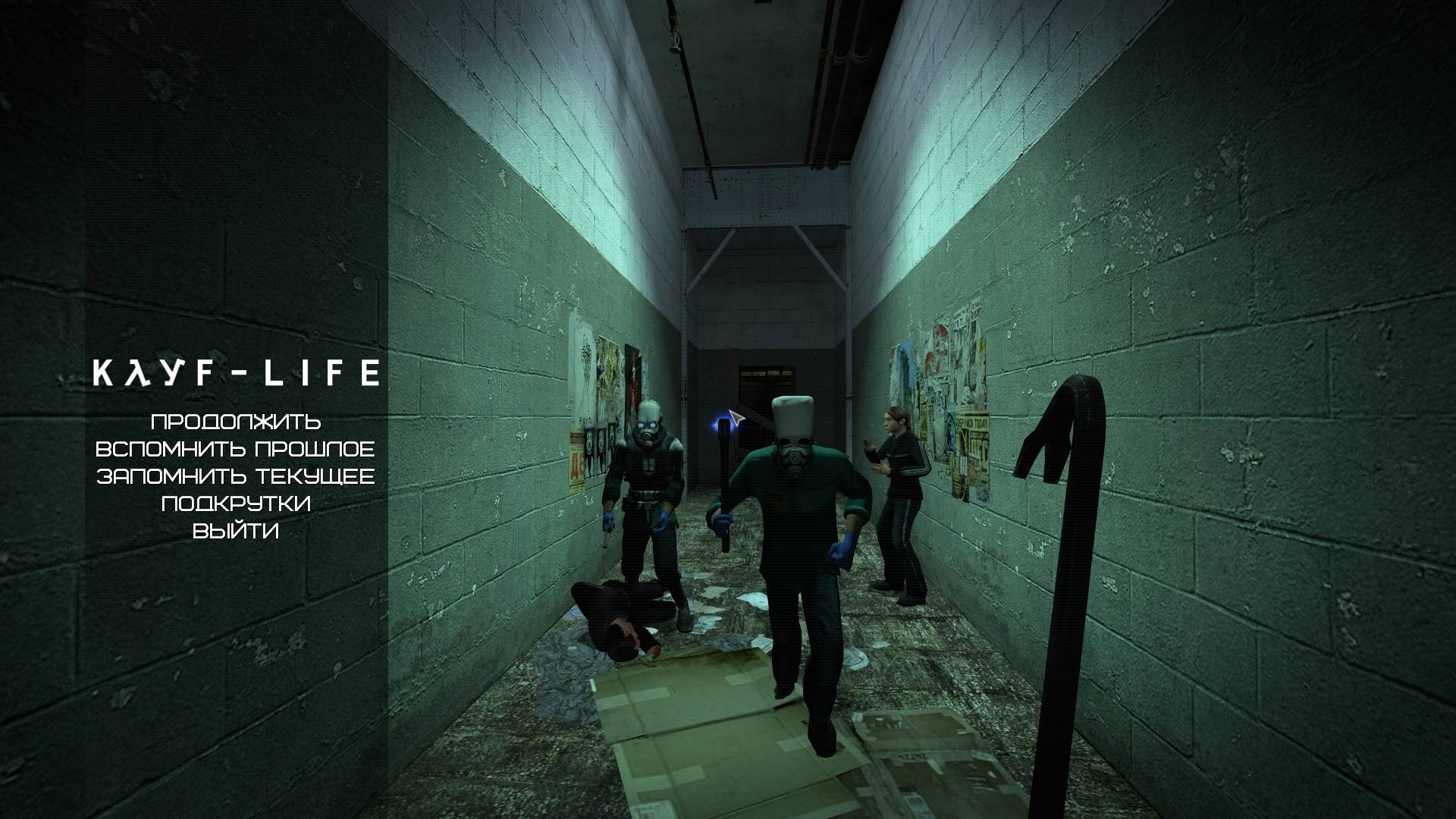Open the ПОДКРУТКИ settings menu
Screen dimensions: 1456x819
[235, 504]
